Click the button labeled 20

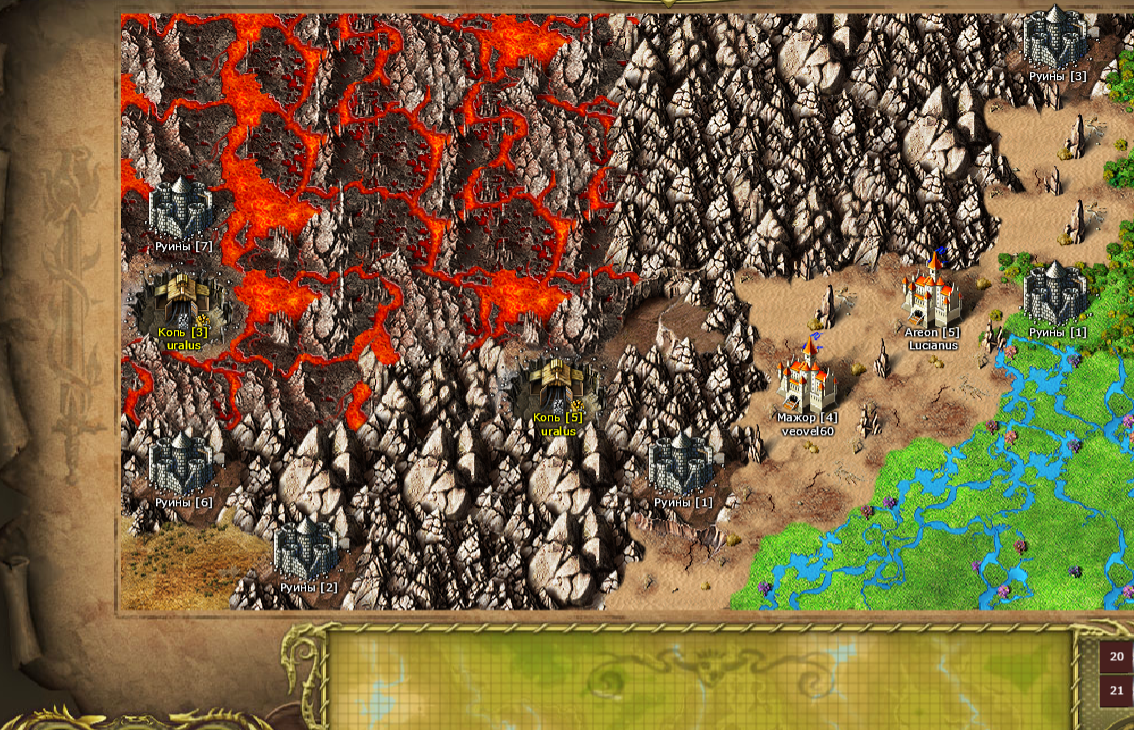(x=1117, y=657)
